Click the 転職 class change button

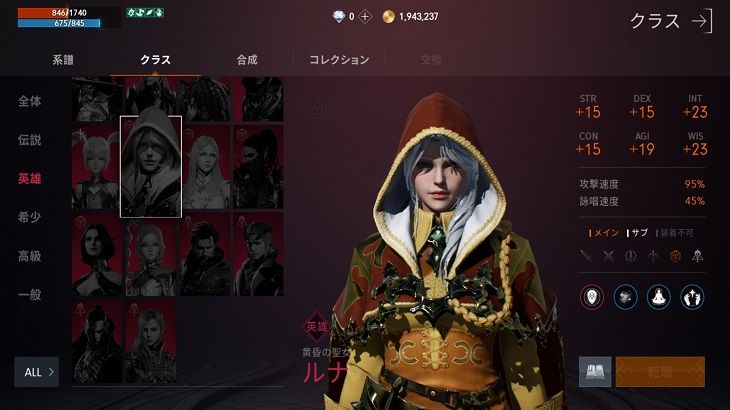660,372
